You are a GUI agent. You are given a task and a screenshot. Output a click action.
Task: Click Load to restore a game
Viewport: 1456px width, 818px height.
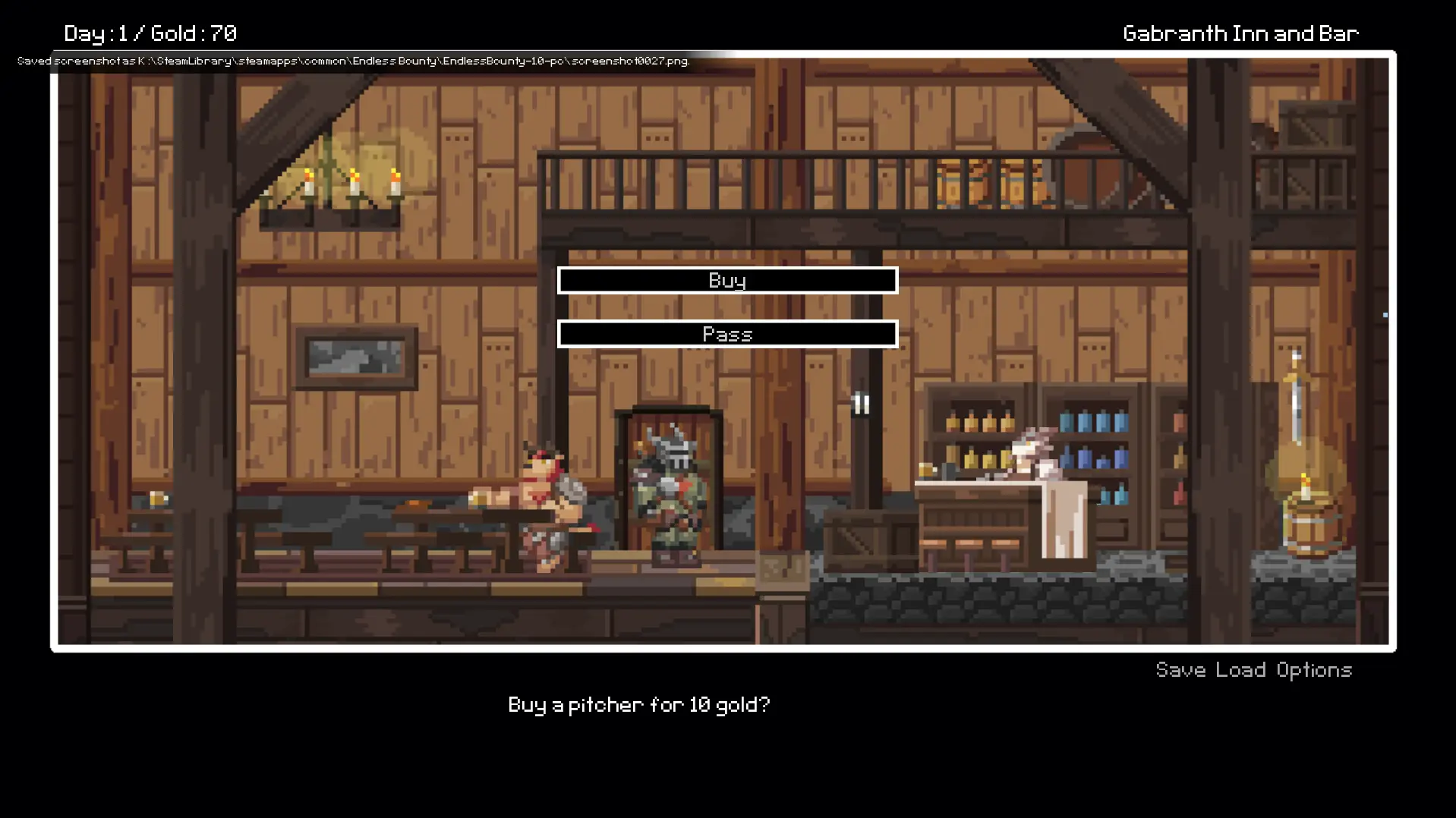[1240, 670]
